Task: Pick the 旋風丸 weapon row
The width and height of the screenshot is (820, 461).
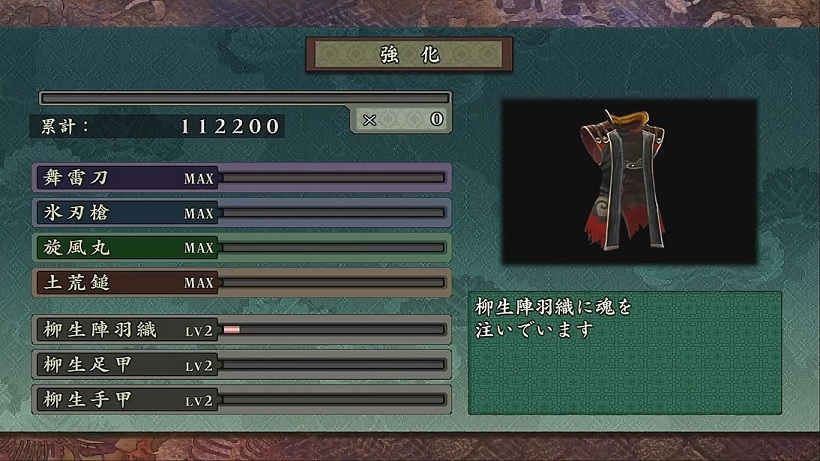Action: (242, 247)
